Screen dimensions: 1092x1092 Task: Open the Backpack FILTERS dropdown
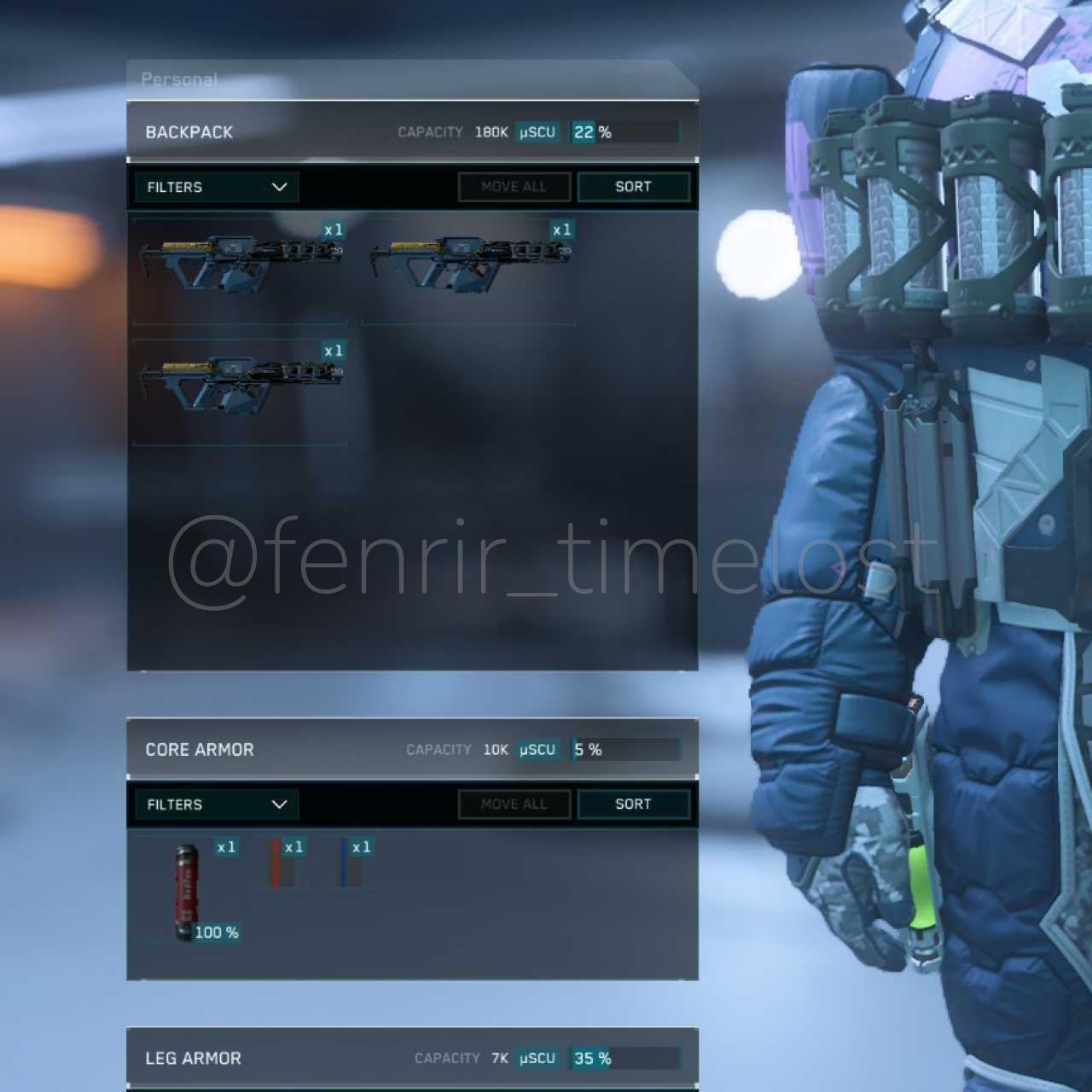click(217, 187)
